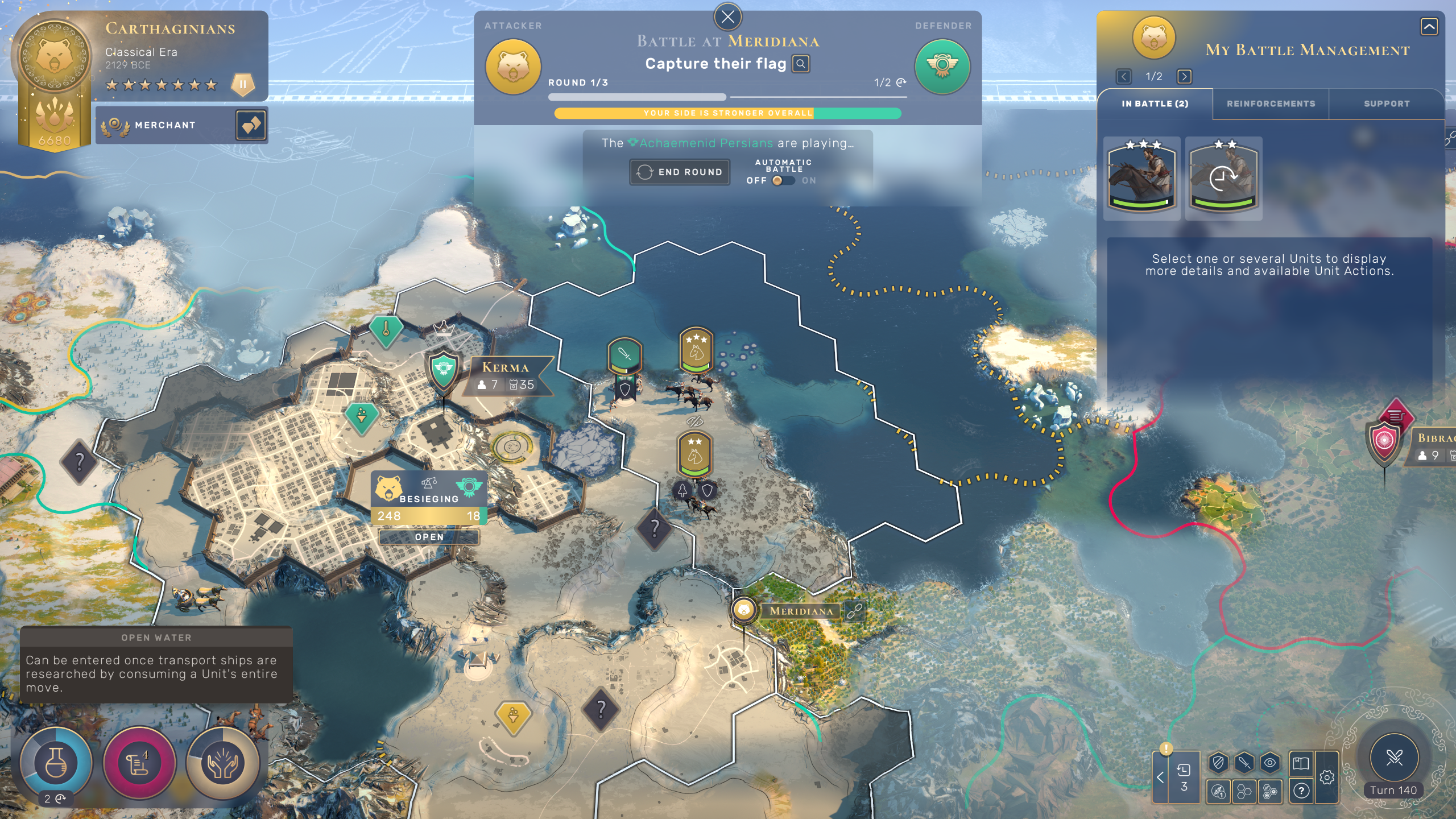
Task: Go to next battle management page
Action: pos(1184,76)
